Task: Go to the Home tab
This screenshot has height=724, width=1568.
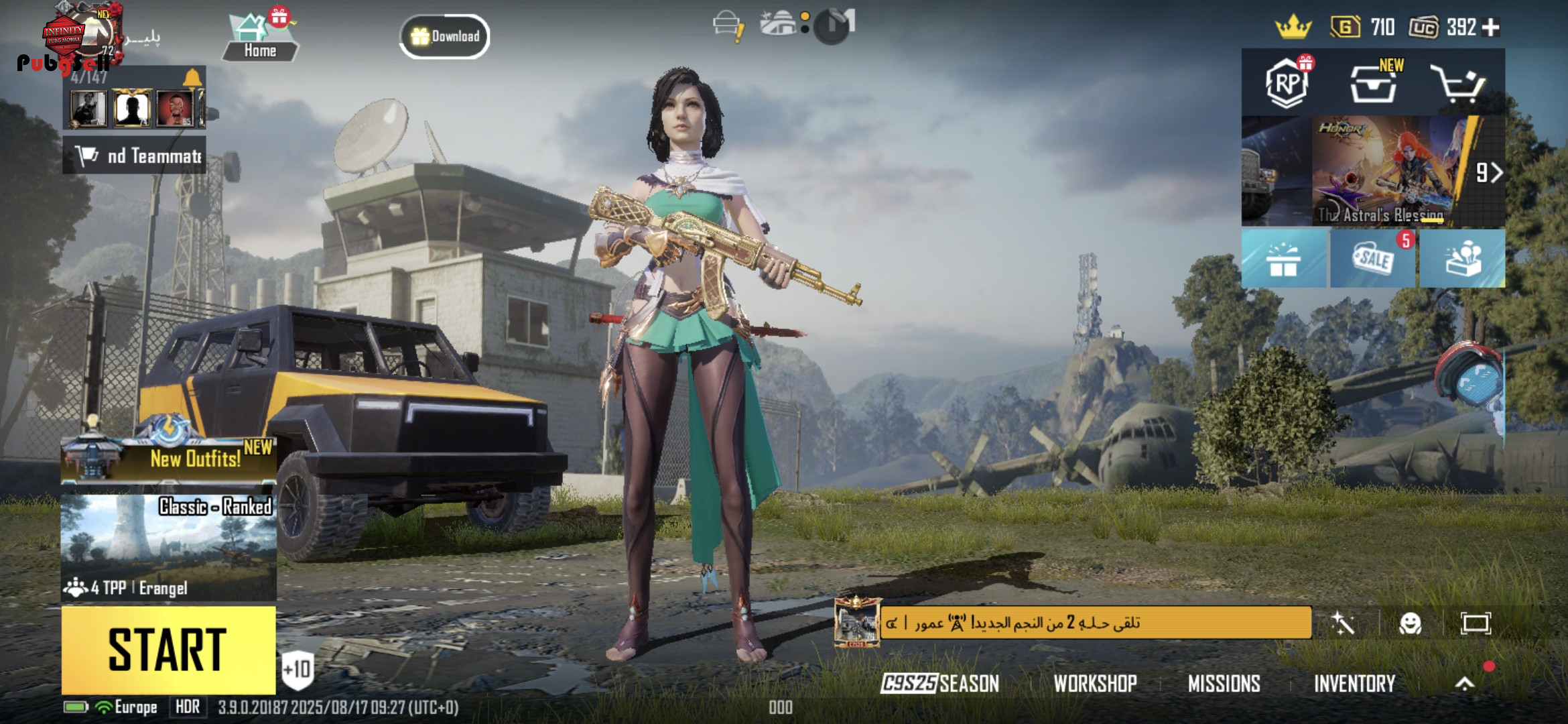Action: (260, 38)
